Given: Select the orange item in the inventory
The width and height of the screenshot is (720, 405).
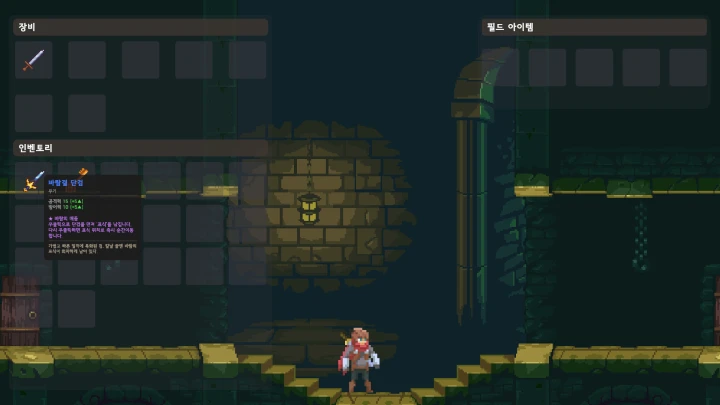Looking at the screenshot, I should [84, 171].
